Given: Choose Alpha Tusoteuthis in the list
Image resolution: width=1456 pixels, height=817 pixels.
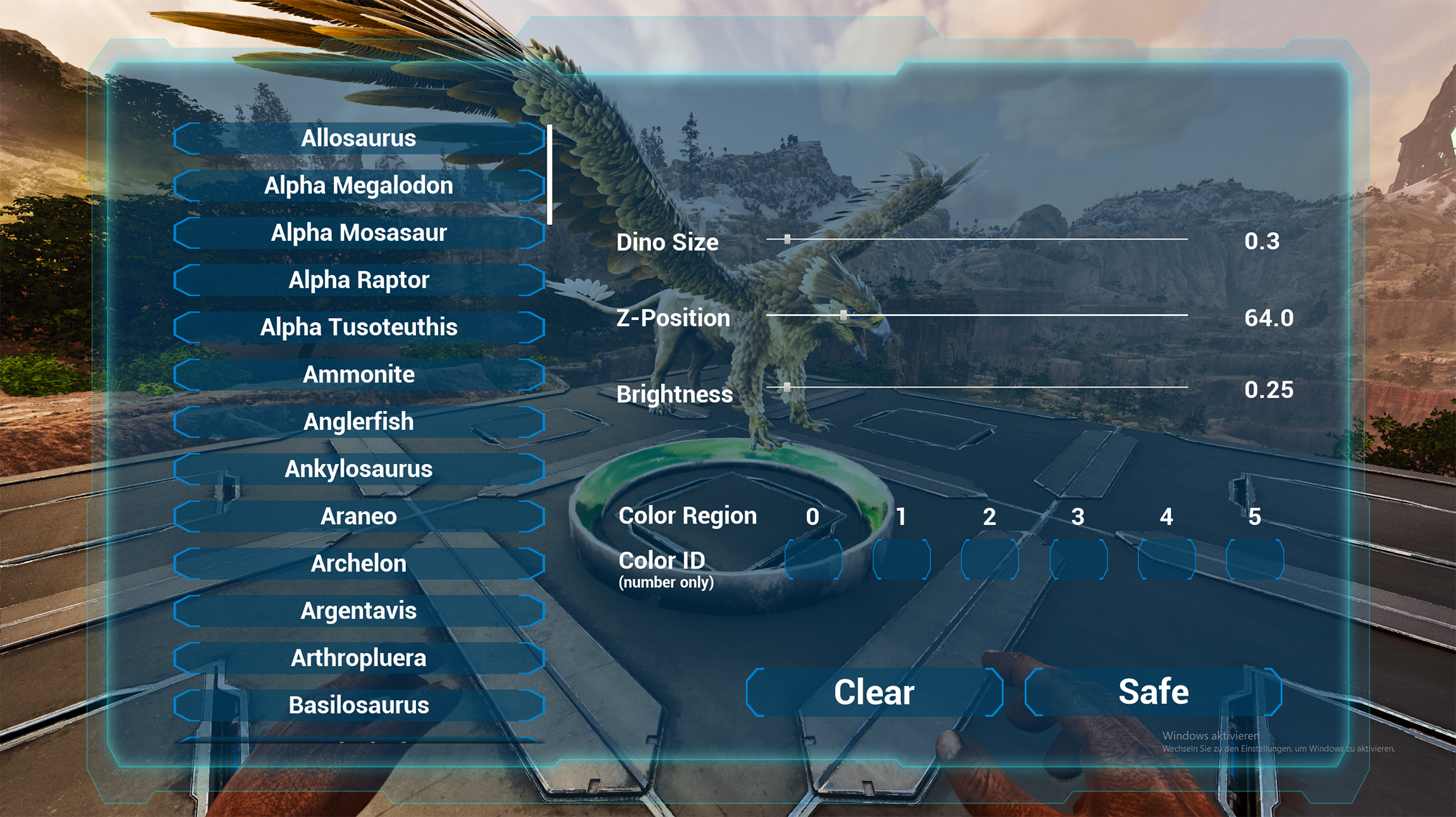Looking at the screenshot, I should point(358,328).
